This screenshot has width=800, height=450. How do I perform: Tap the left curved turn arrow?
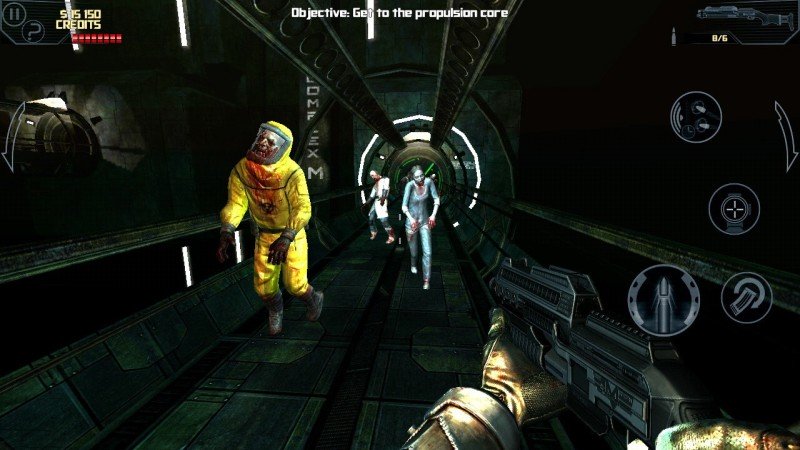tap(12, 138)
